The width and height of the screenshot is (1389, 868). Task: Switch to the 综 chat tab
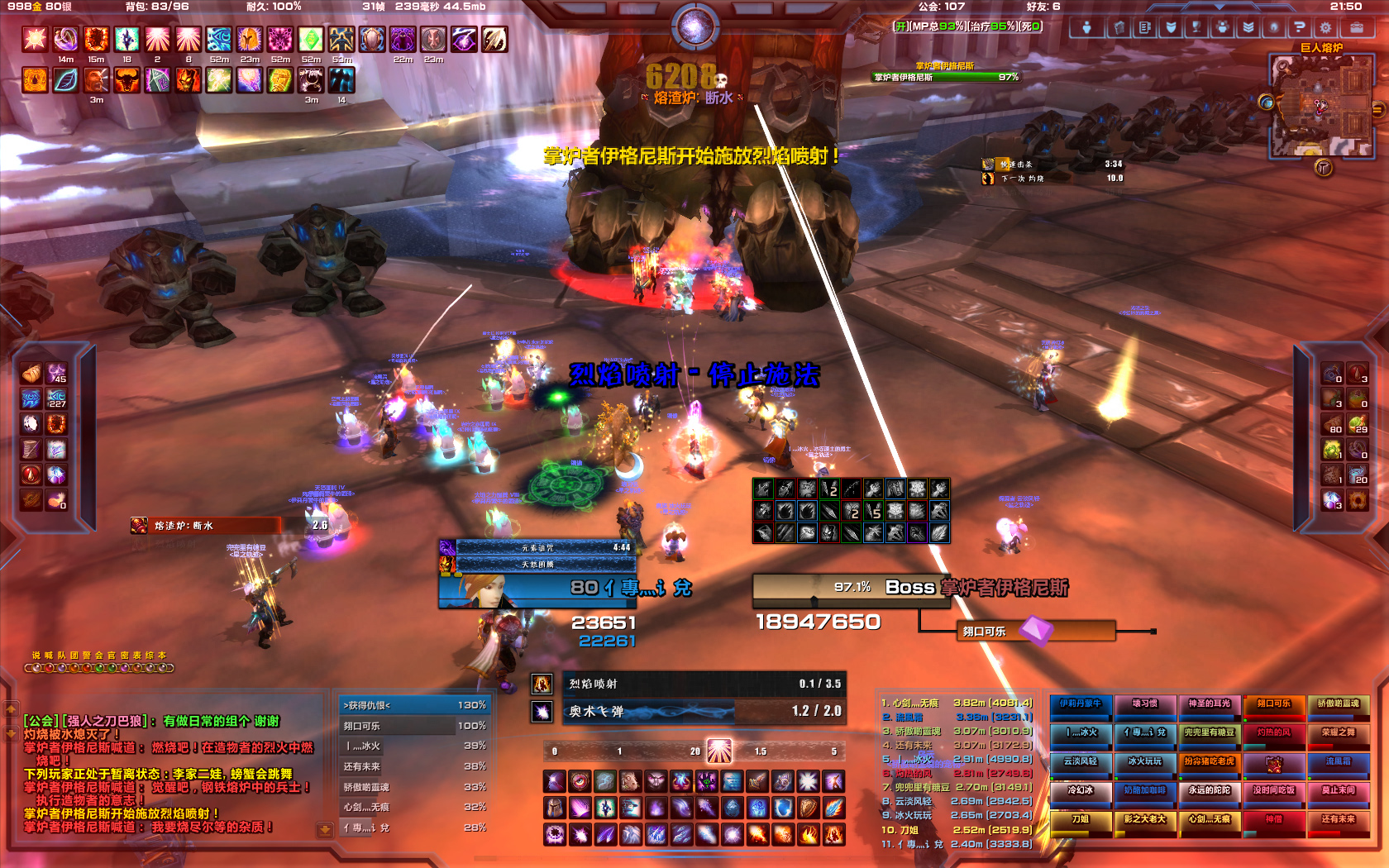pyautogui.click(x=150, y=656)
